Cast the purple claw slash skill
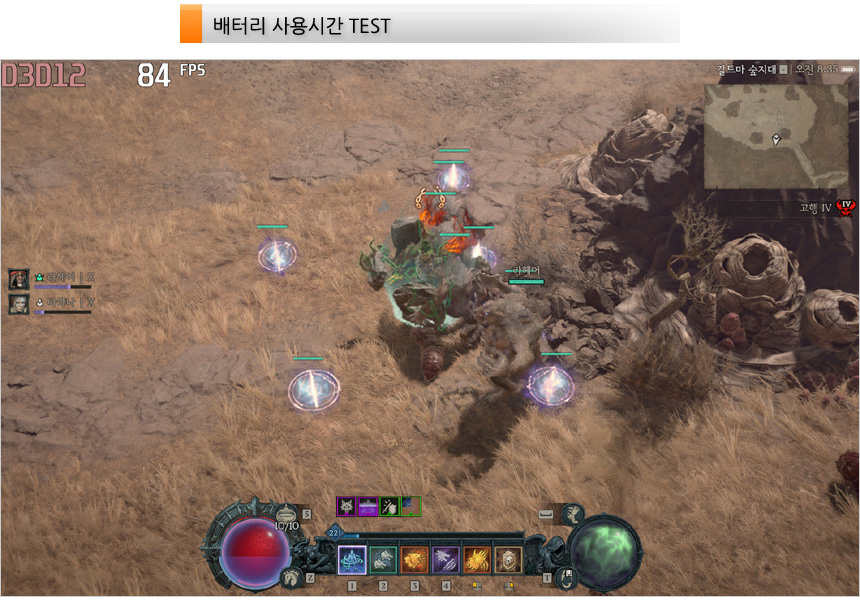 coord(445,559)
